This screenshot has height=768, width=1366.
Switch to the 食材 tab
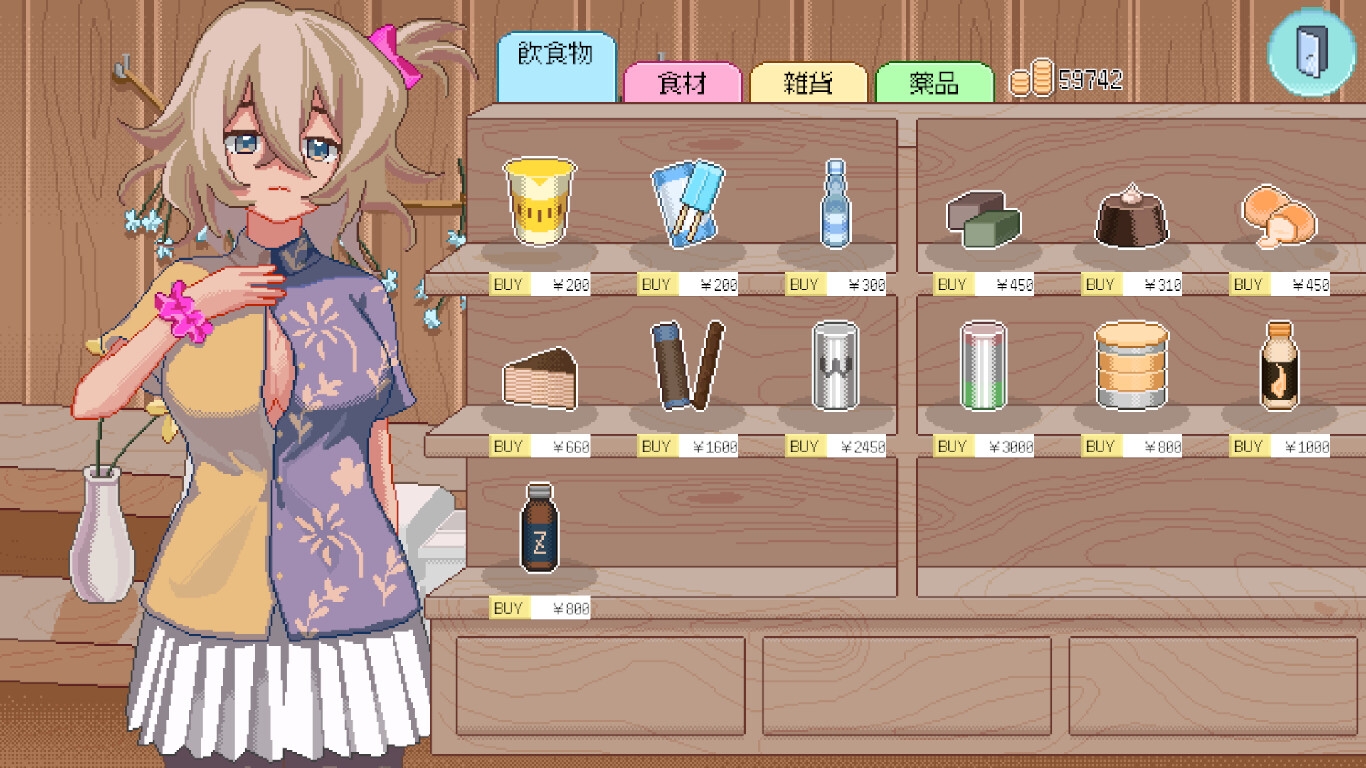tap(682, 83)
